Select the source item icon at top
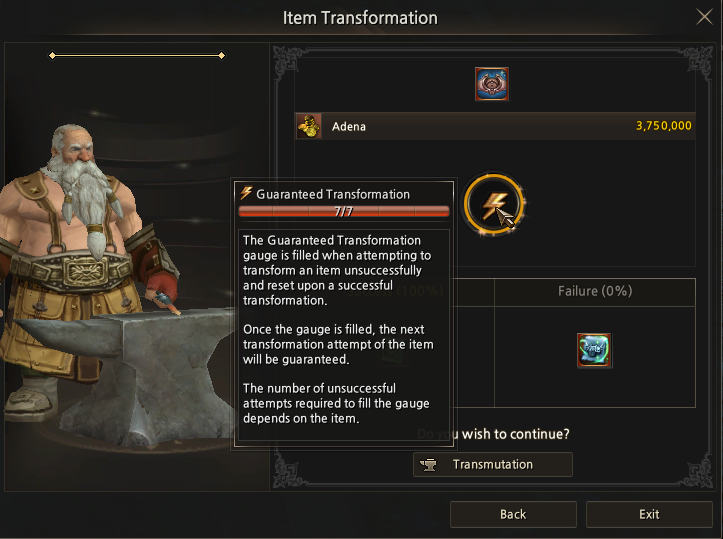Screen dimensions: 723x539 pyautogui.click(x=492, y=84)
